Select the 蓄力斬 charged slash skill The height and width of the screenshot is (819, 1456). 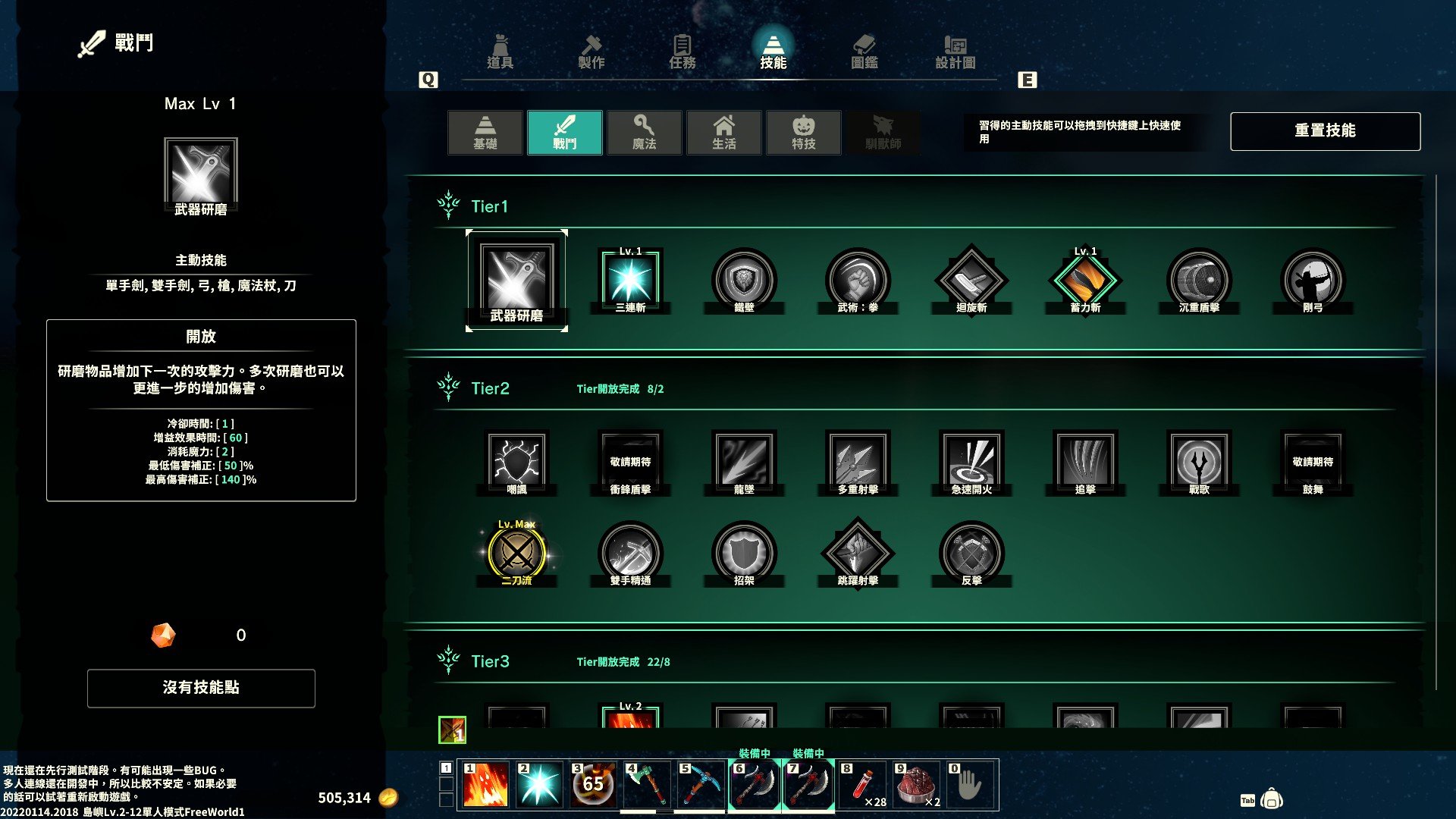click(x=1085, y=280)
